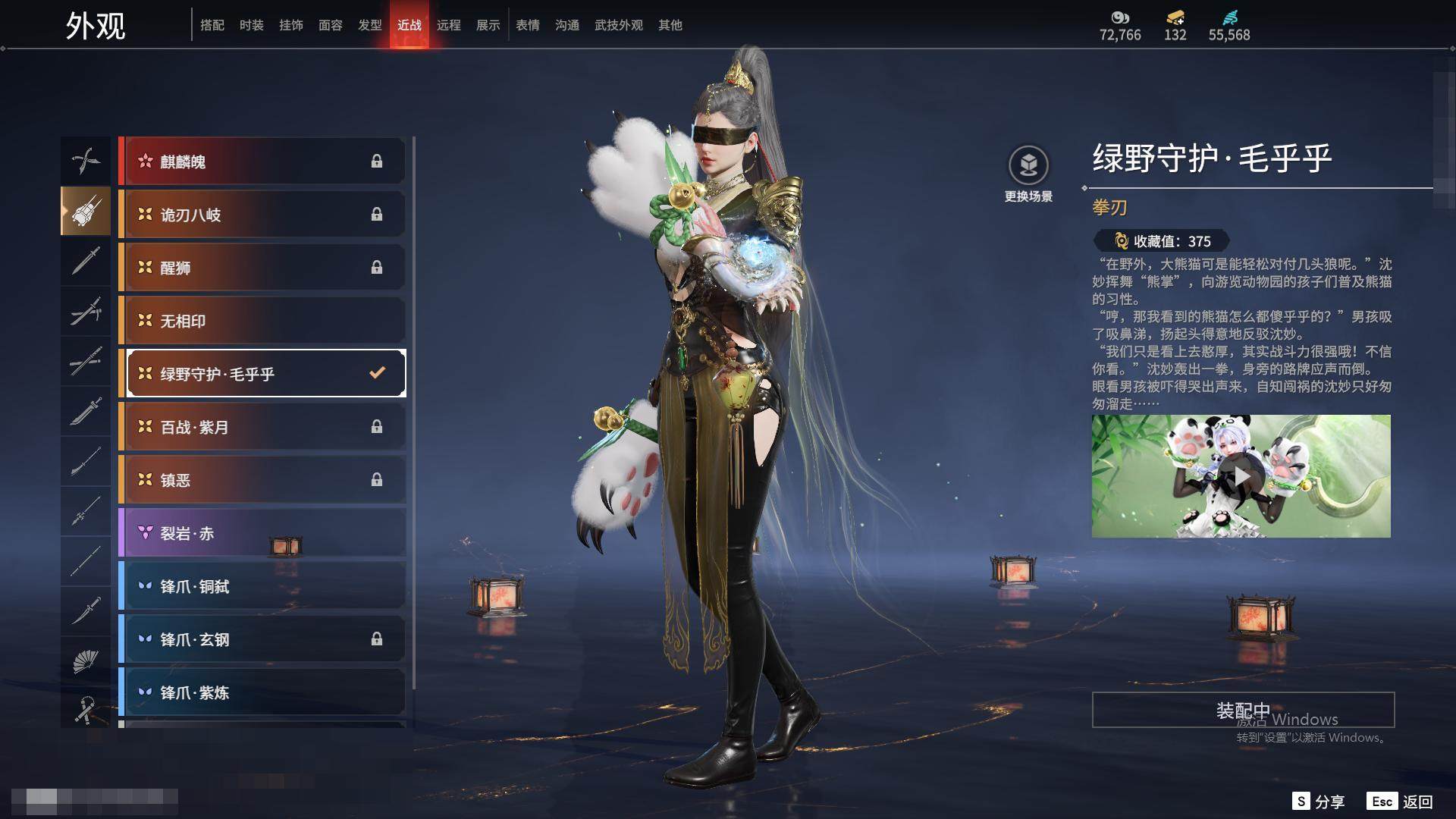Select the 裂岩·赤 skin entry
The image size is (1456, 819).
pyautogui.click(x=262, y=533)
